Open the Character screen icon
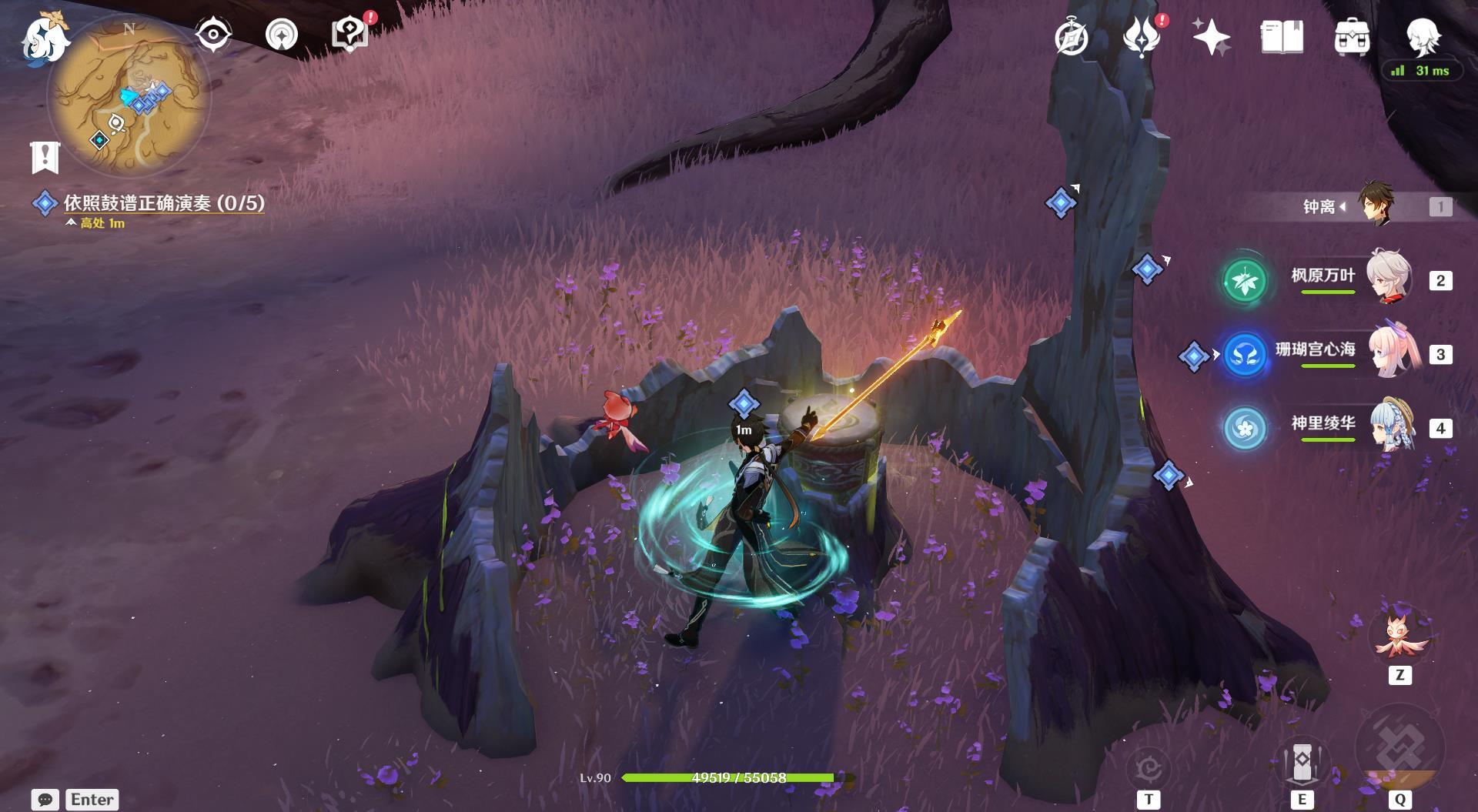Image resolution: width=1478 pixels, height=812 pixels. [1423, 35]
